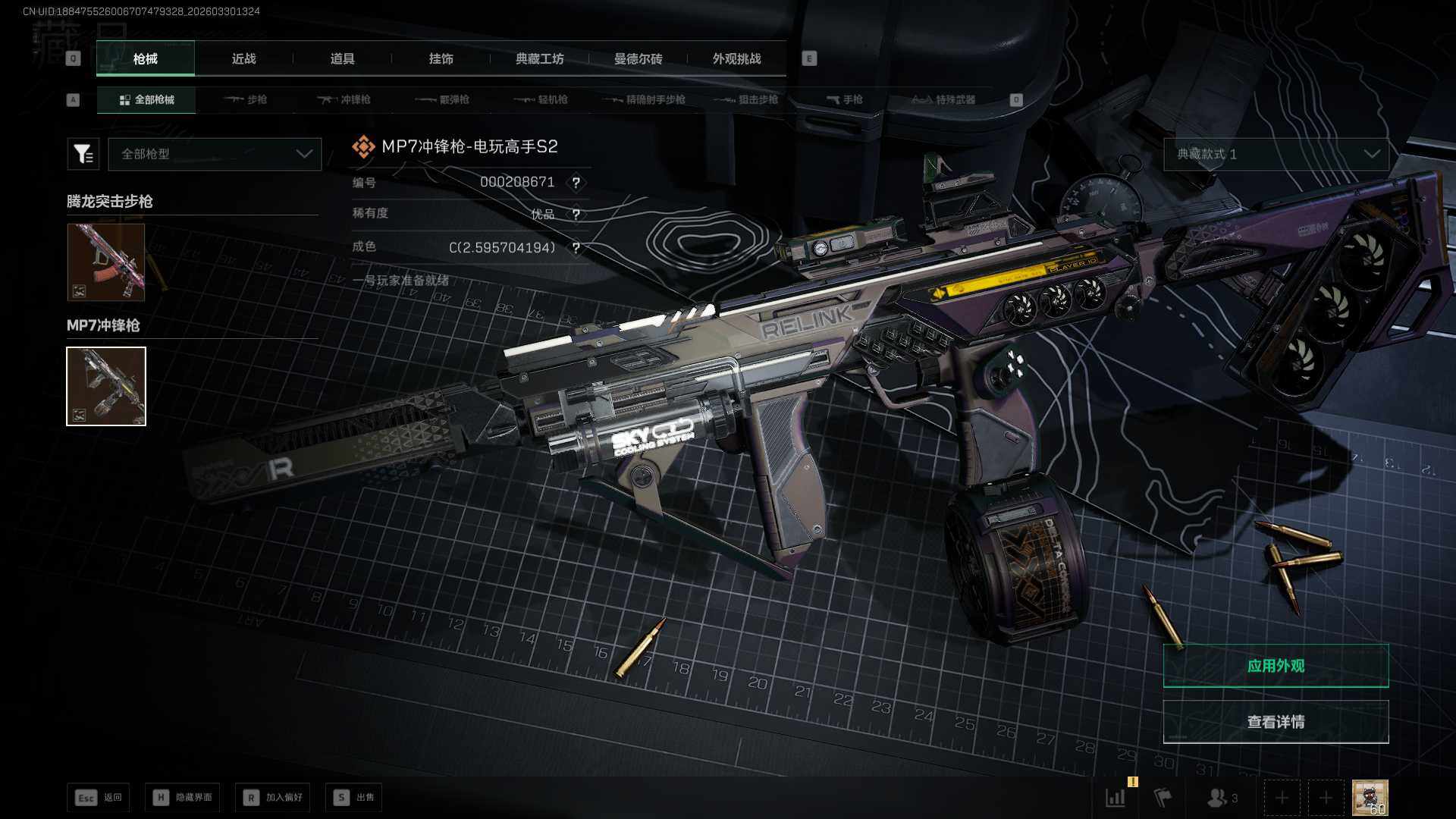The height and width of the screenshot is (819, 1456).
Task: Open the 全部枪型 gun type dropdown
Action: [215, 154]
